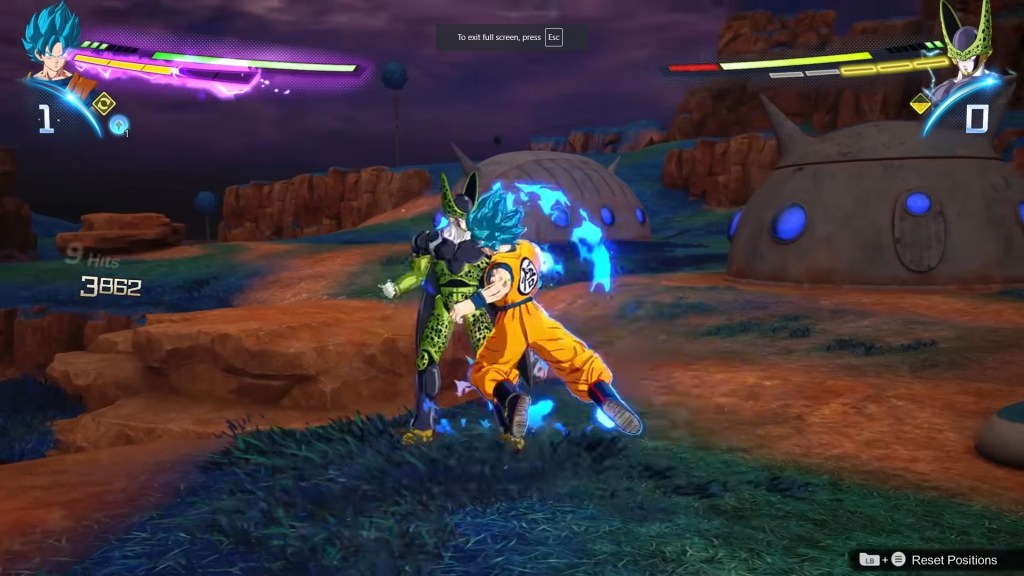This screenshot has height=576, width=1024.
Task: Click the yellow diamond beside Cell's portrait
Action: pos(920,103)
